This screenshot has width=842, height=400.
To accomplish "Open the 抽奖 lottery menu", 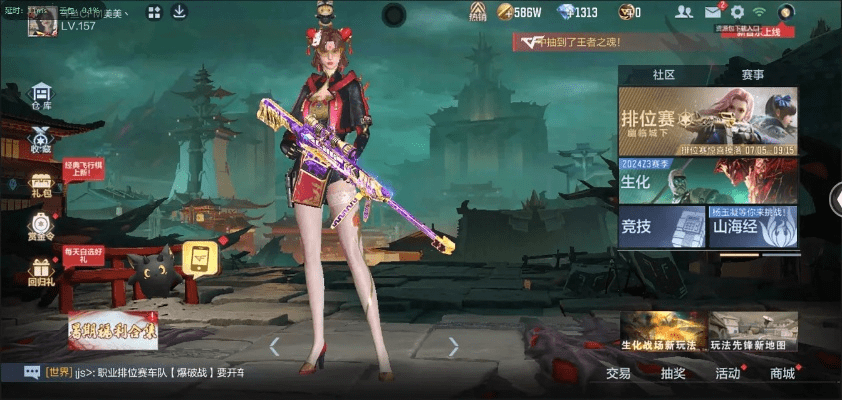I will pyautogui.click(x=673, y=373).
